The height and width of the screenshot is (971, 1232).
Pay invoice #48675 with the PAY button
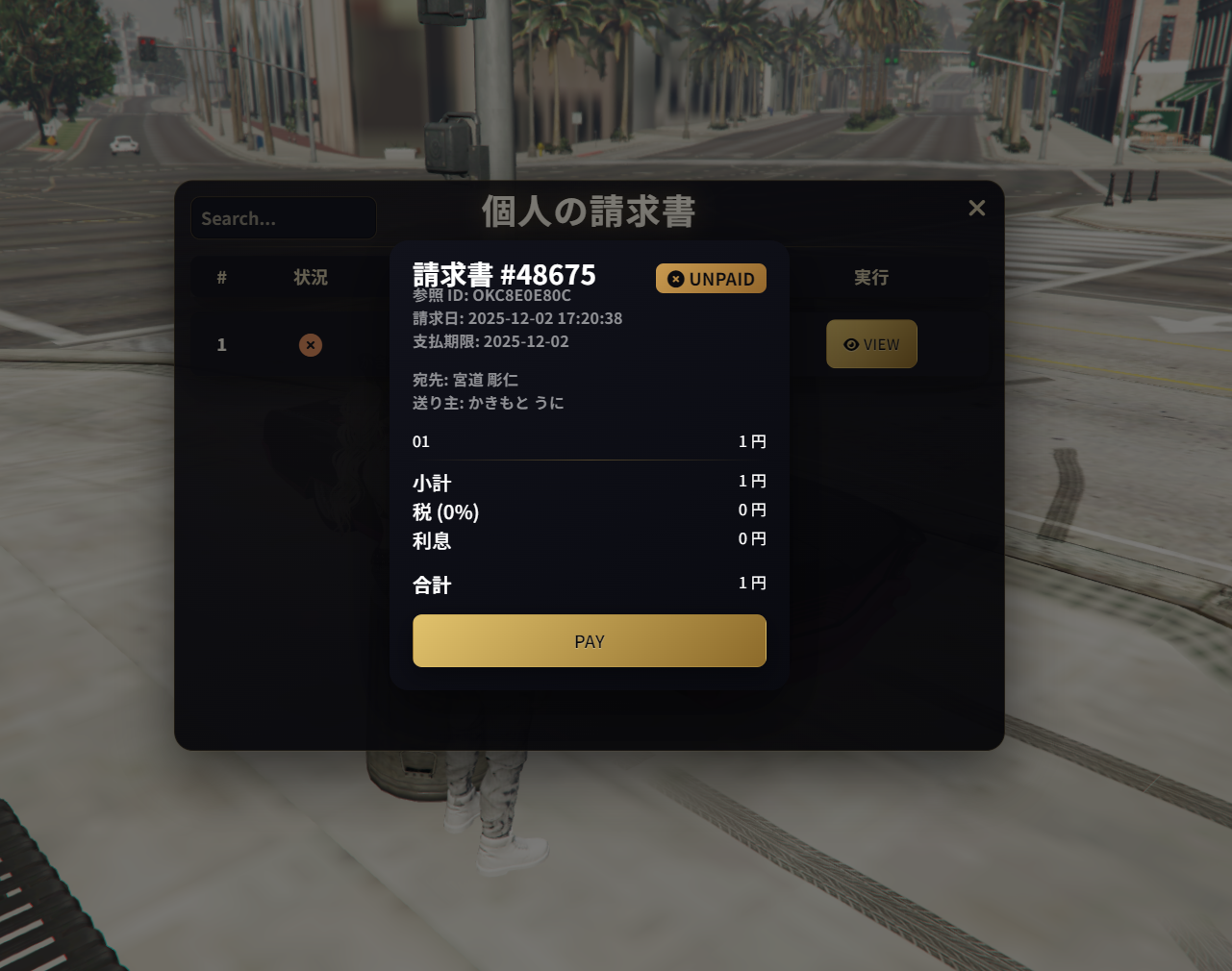(x=589, y=641)
